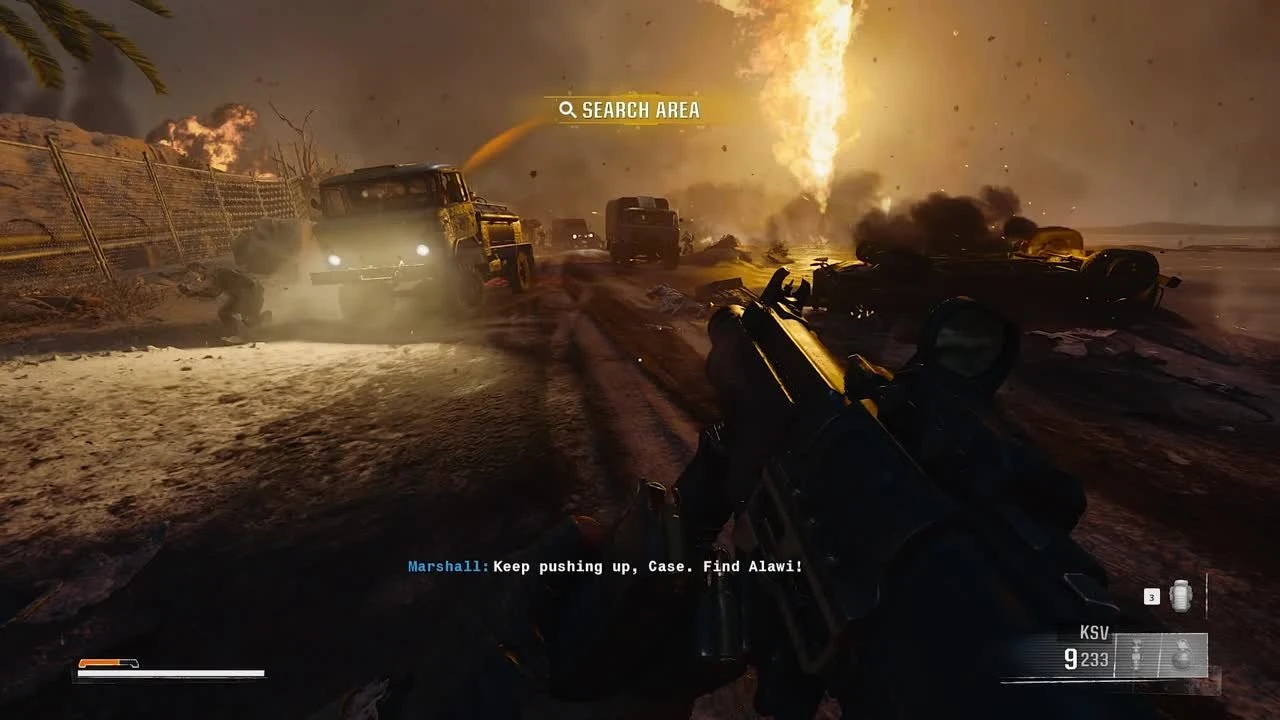Click the KSV weapon name label

1094,630
